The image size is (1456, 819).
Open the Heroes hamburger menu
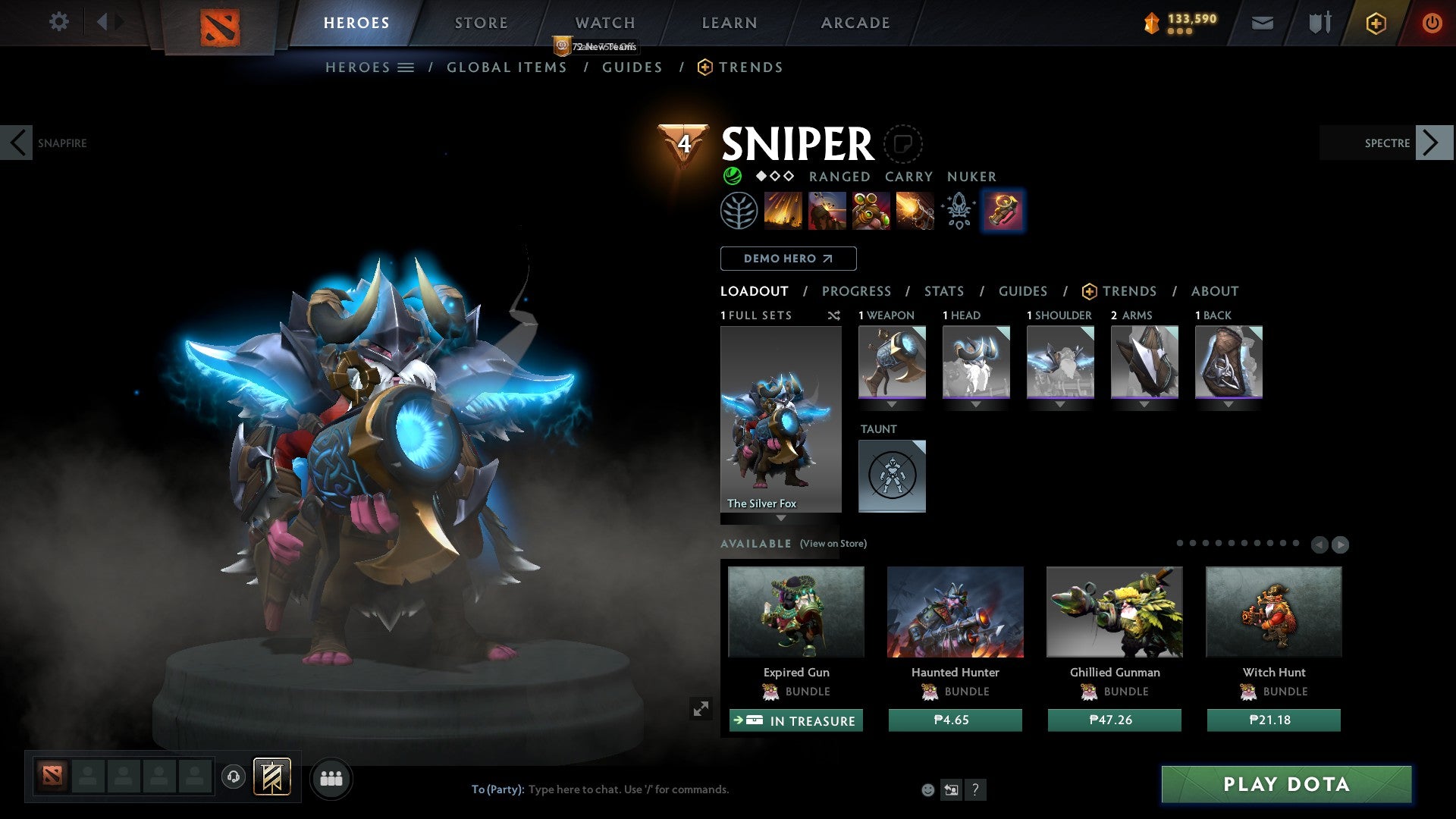[407, 67]
